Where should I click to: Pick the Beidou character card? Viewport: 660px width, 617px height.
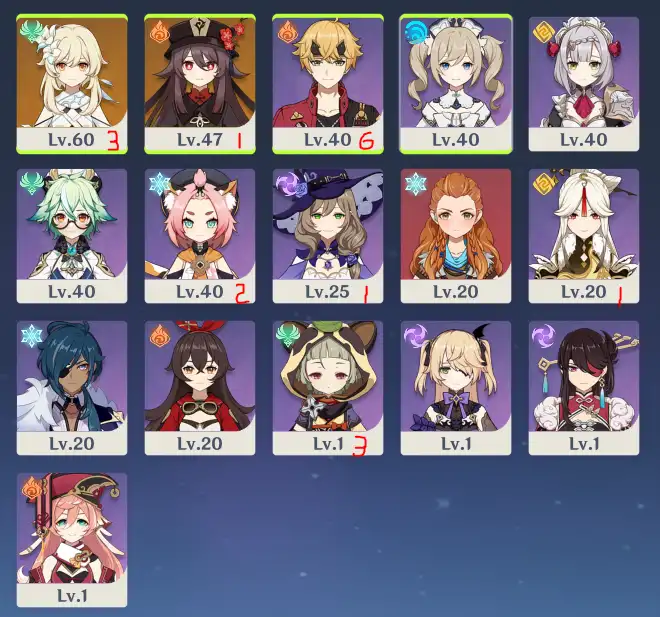(x=584, y=387)
